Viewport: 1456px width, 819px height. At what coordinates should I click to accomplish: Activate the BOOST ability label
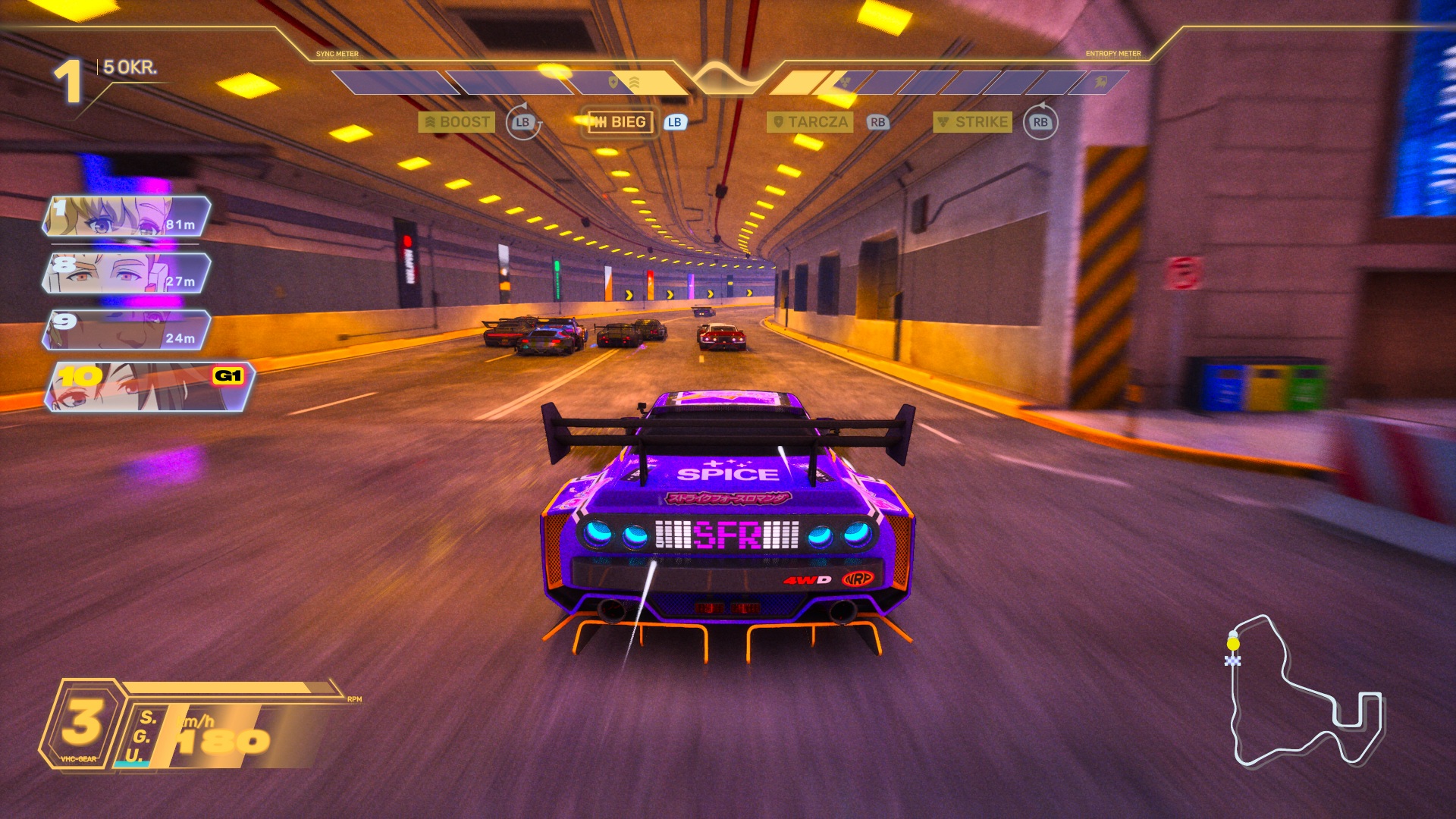pyautogui.click(x=457, y=122)
